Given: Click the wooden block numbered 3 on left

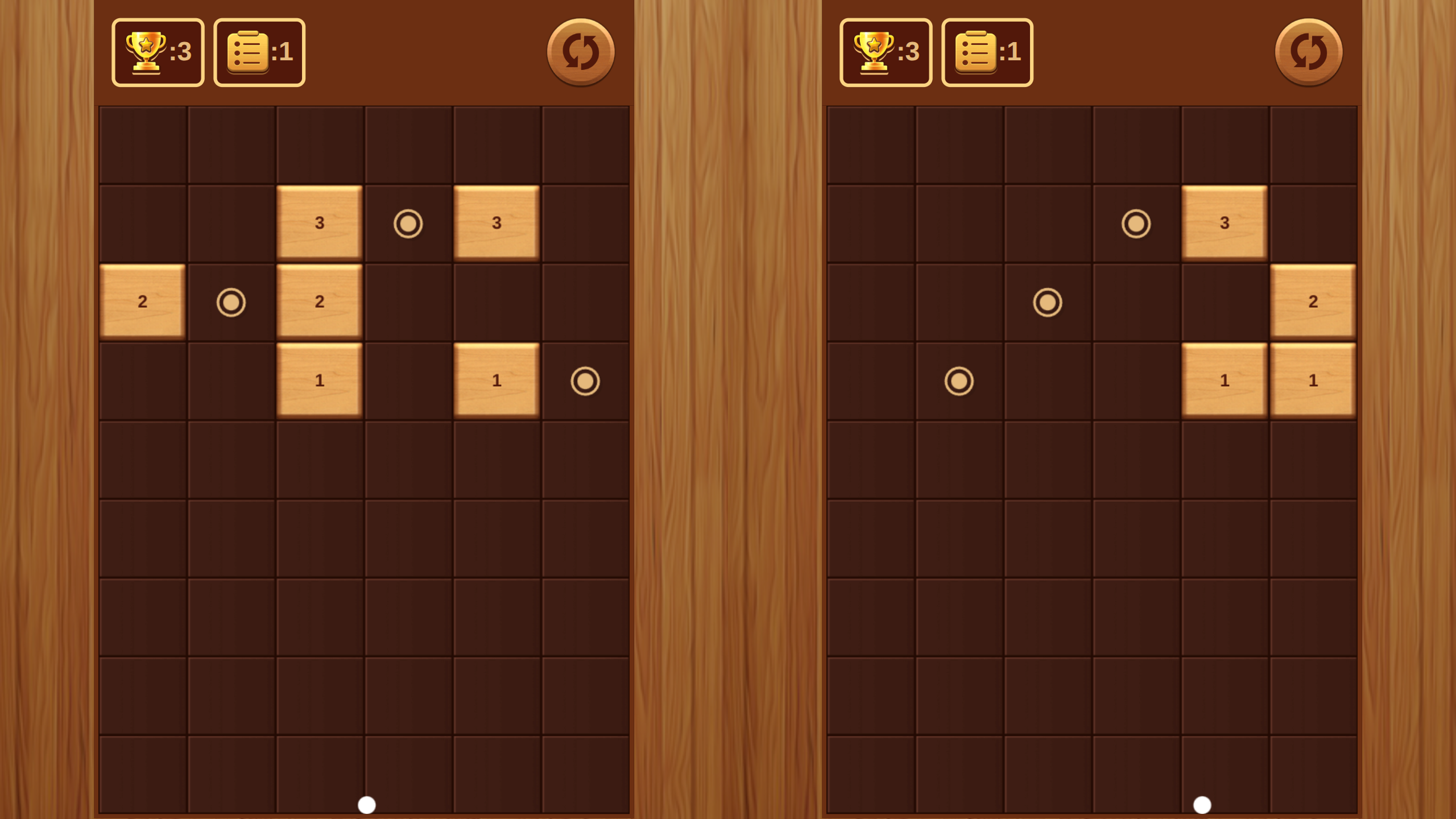Looking at the screenshot, I should (320, 224).
